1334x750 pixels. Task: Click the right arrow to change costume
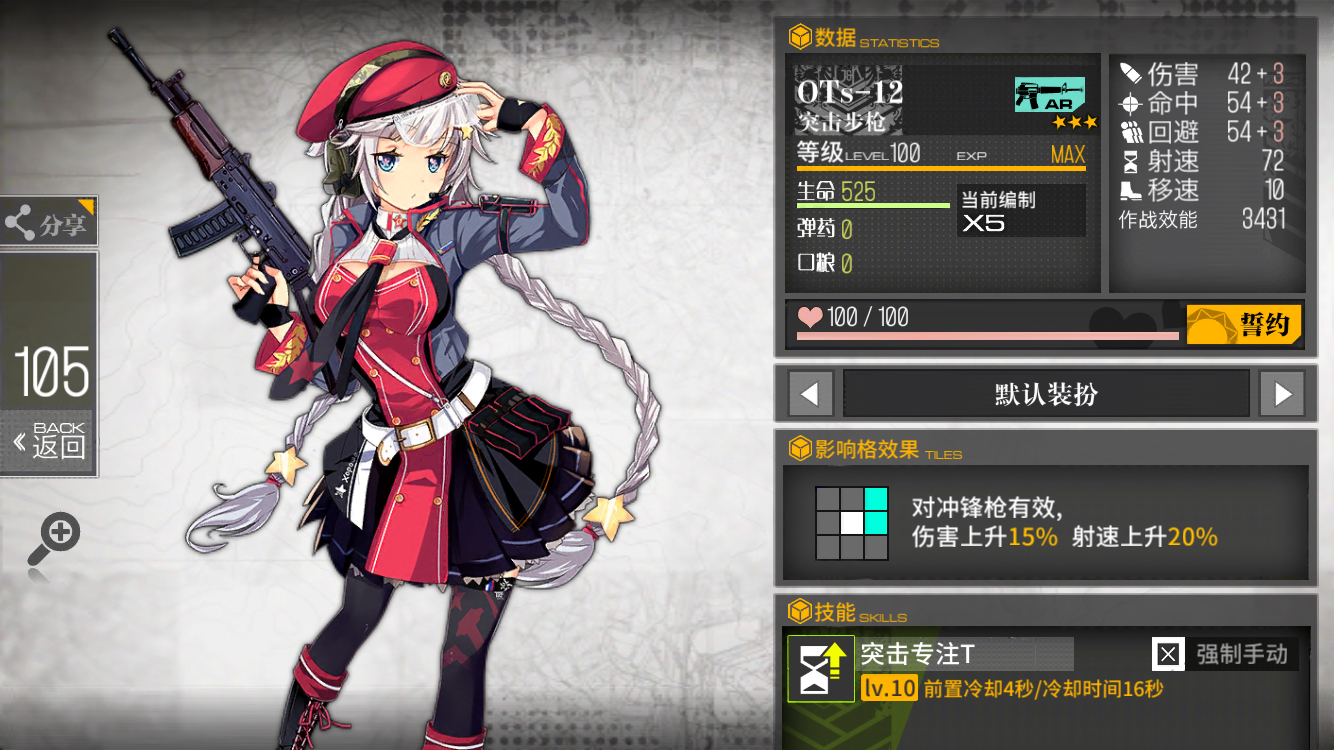point(1282,393)
